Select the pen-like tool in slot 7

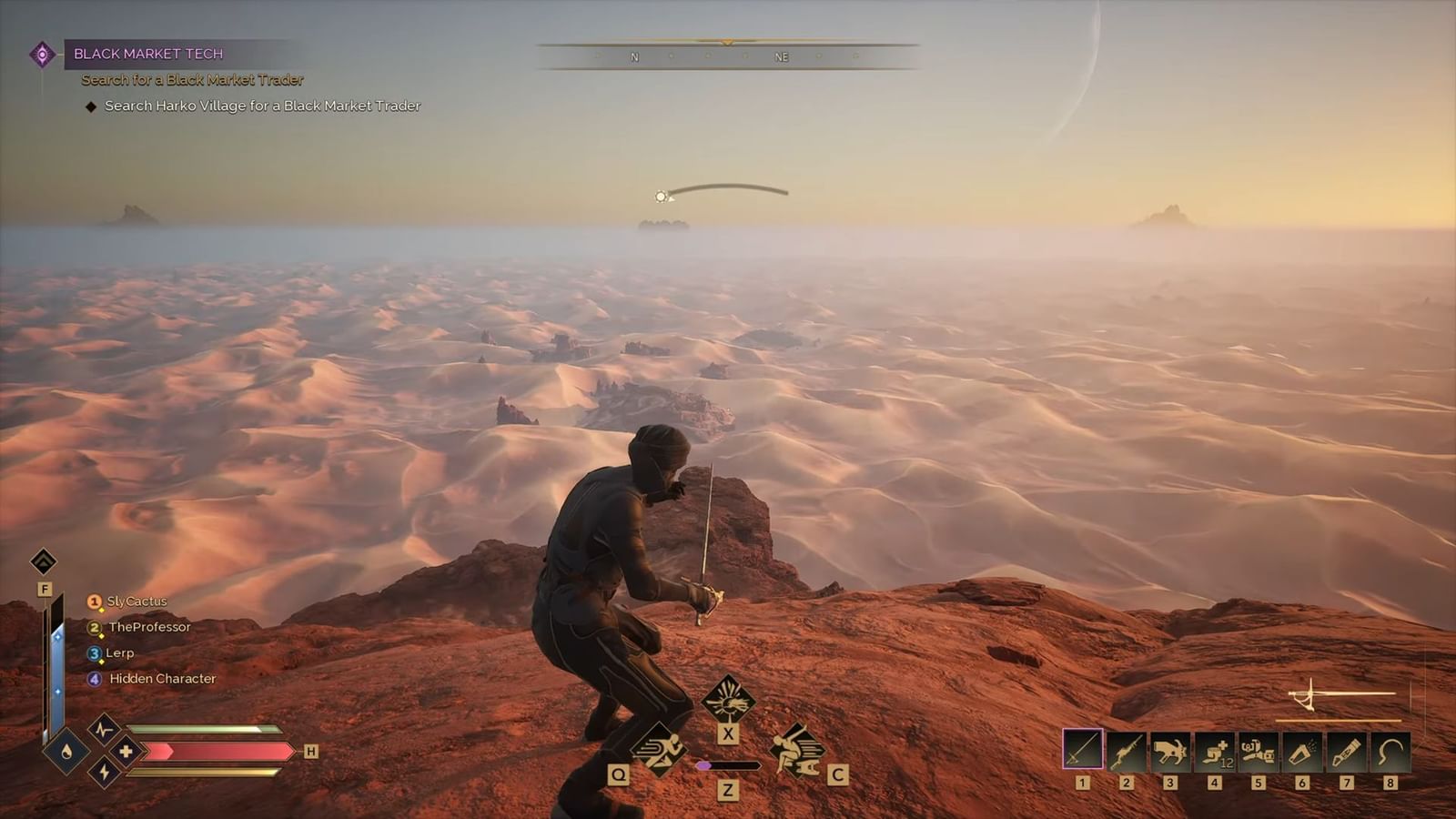tap(1348, 748)
